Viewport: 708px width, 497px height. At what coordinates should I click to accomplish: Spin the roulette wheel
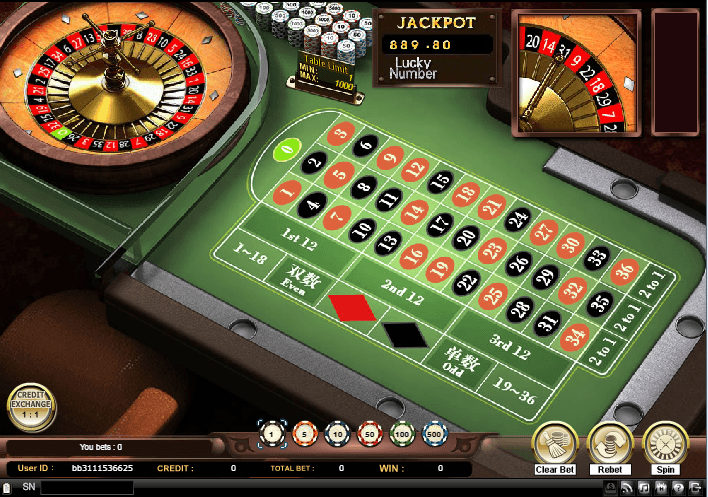pos(663,441)
